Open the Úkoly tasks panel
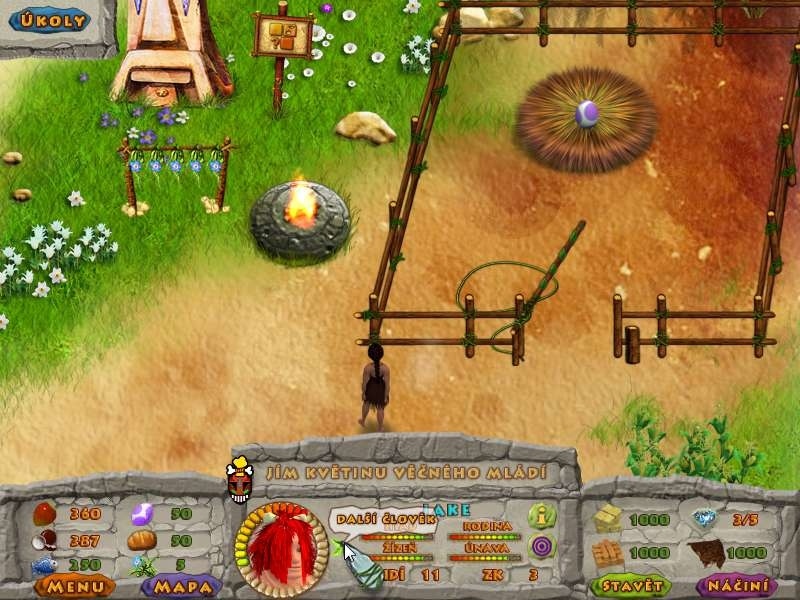800x600 pixels. coord(48,21)
